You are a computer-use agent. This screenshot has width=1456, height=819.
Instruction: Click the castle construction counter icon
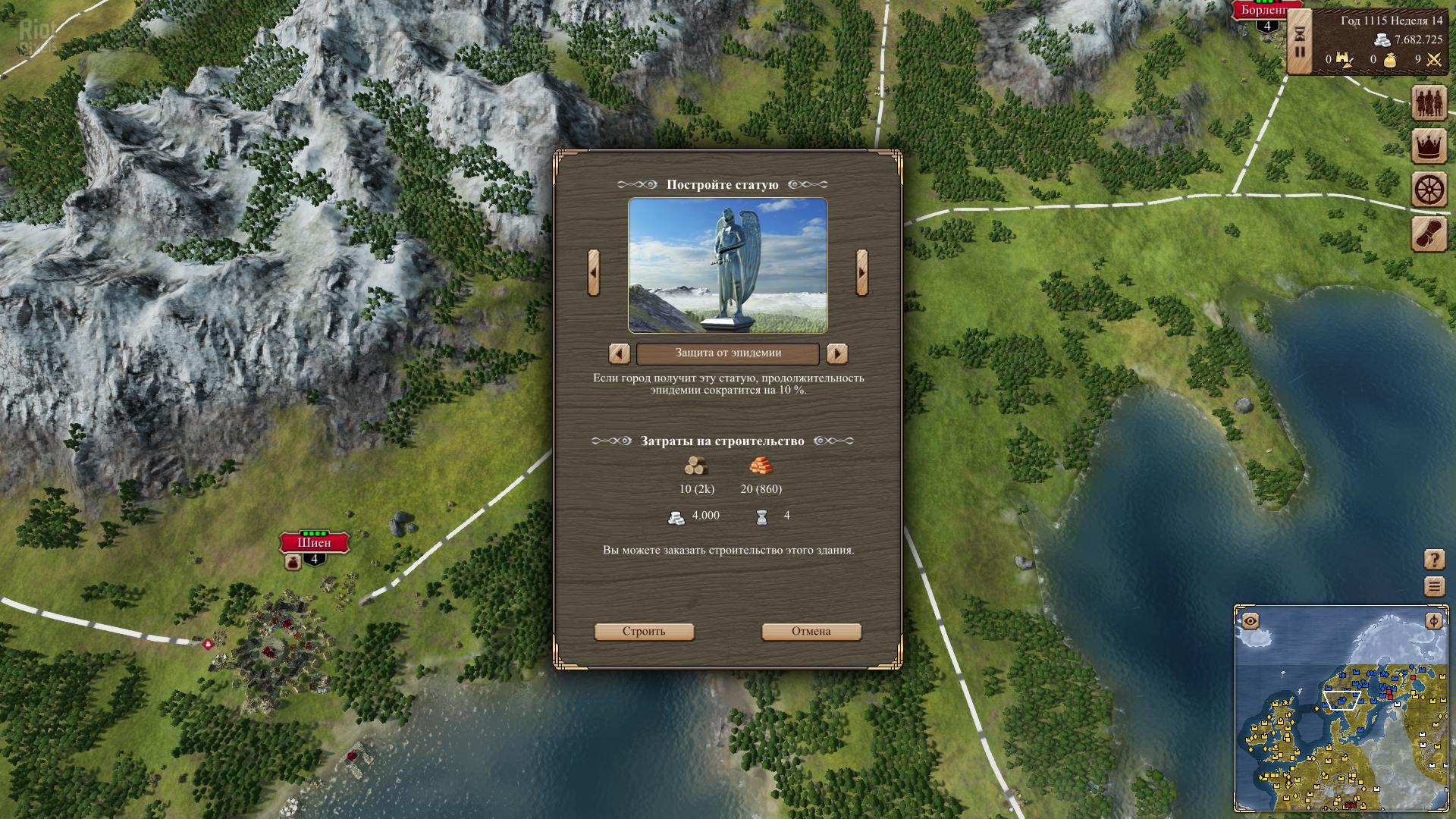coord(1345,60)
